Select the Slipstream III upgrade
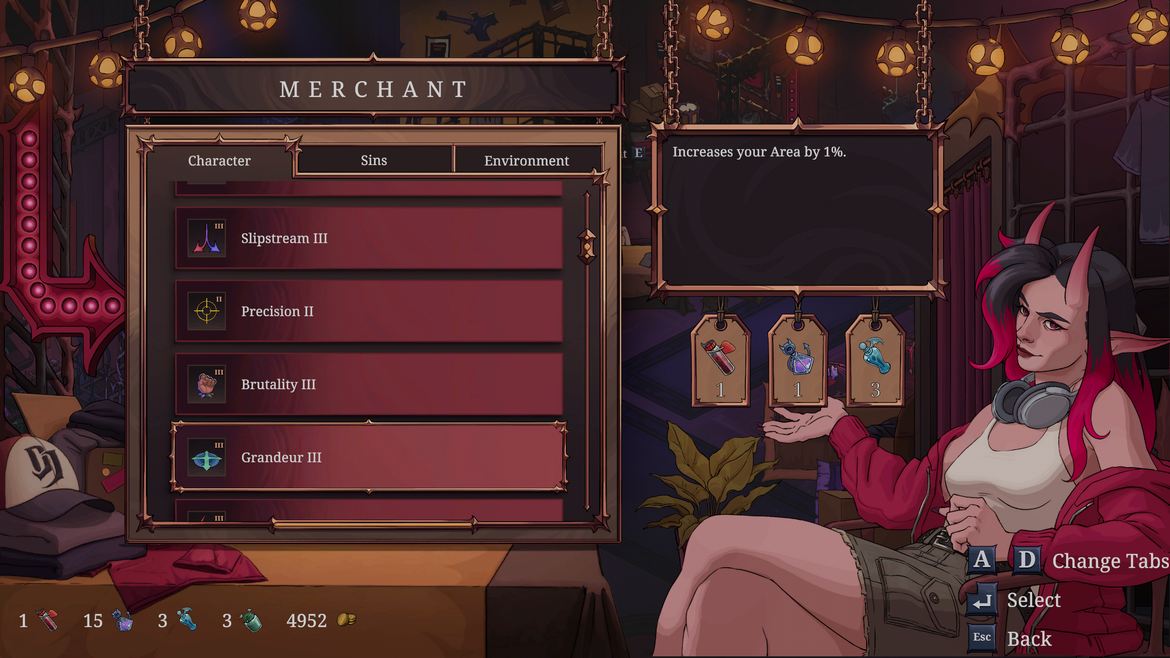The height and width of the screenshot is (658, 1170). [x=369, y=238]
